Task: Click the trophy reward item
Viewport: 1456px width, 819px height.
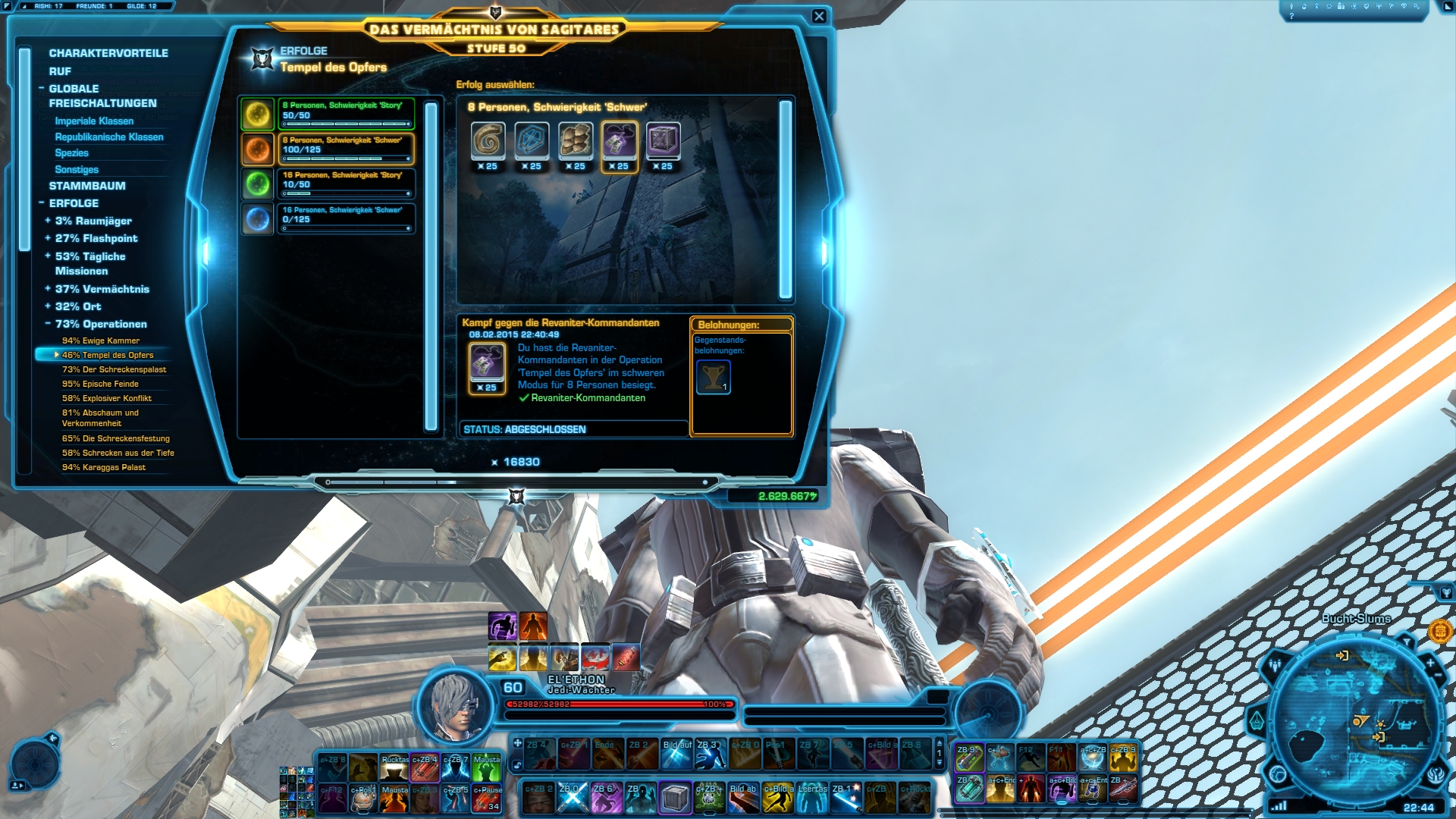Action: (713, 377)
